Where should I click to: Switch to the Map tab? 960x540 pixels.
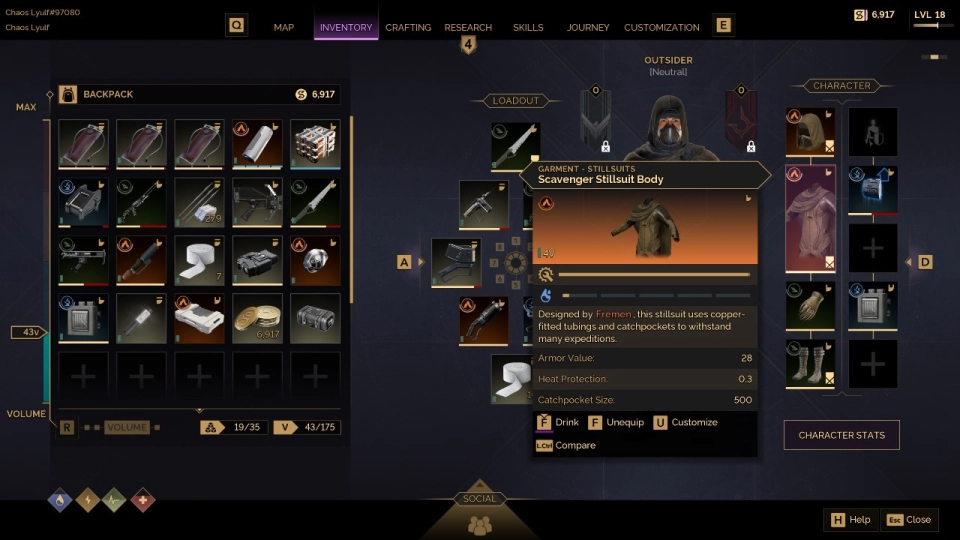tap(283, 27)
